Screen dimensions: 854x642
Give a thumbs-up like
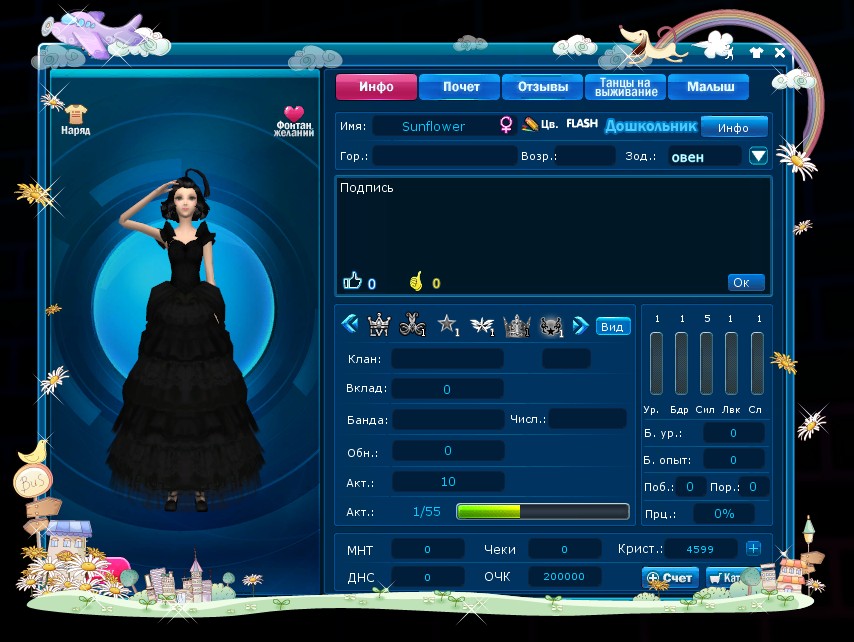pos(352,282)
